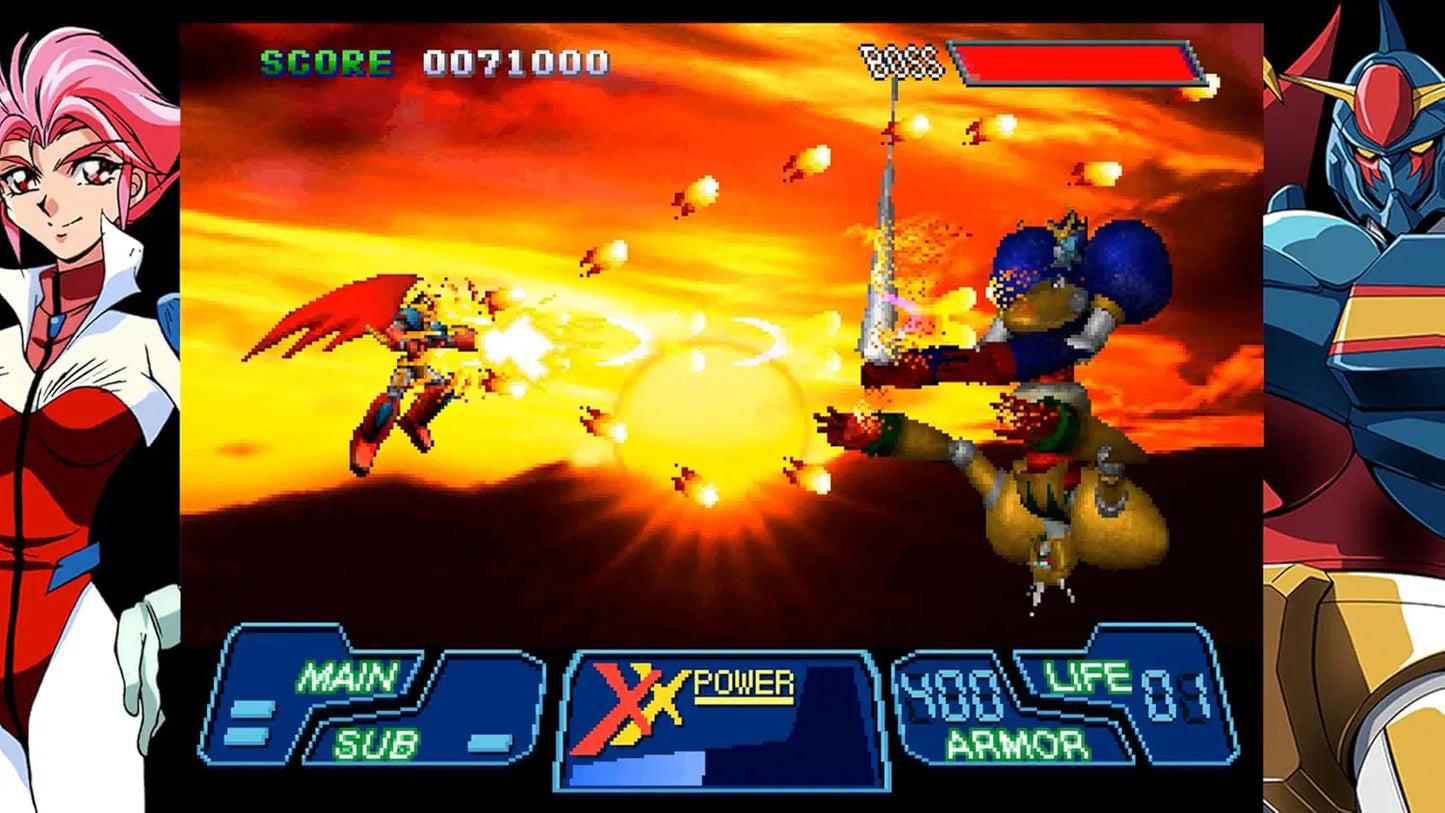Click the BOSS label next to the health bar

[899, 60]
